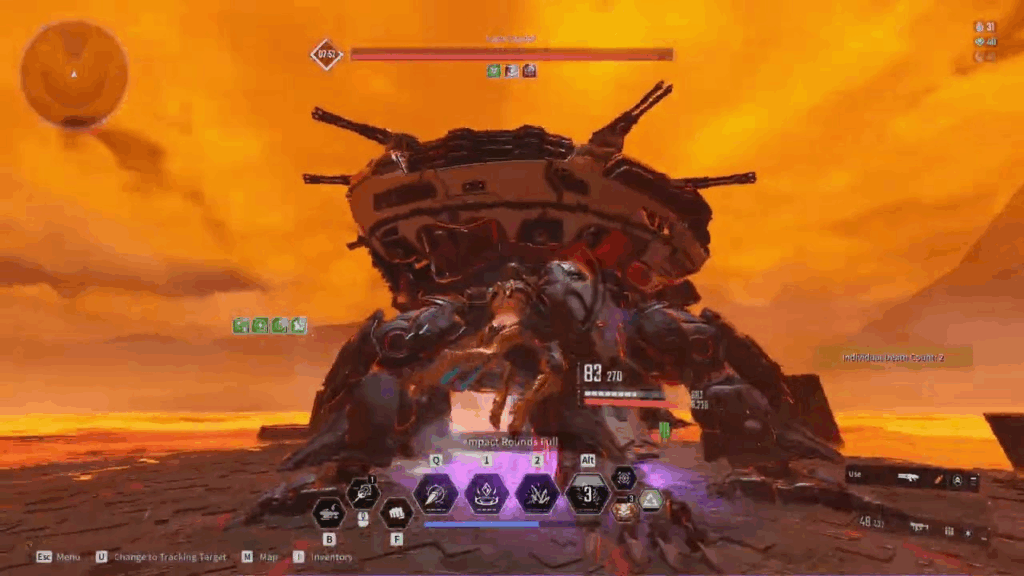
Task: Use the orange consumable item icon
Action: pyautogui.click(x=625, y=509)
